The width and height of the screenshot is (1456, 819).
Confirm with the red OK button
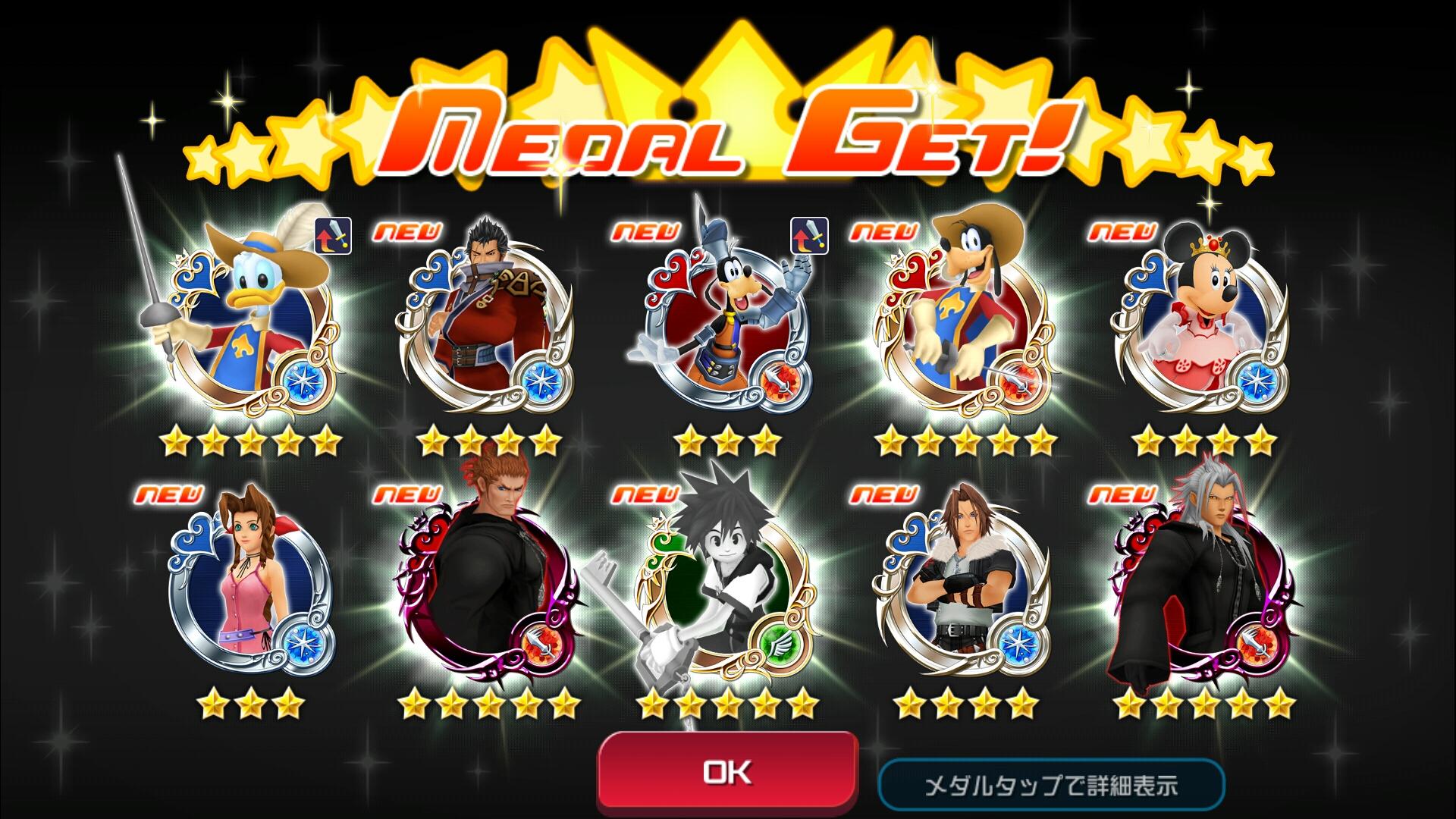click(x=727, y=772)
